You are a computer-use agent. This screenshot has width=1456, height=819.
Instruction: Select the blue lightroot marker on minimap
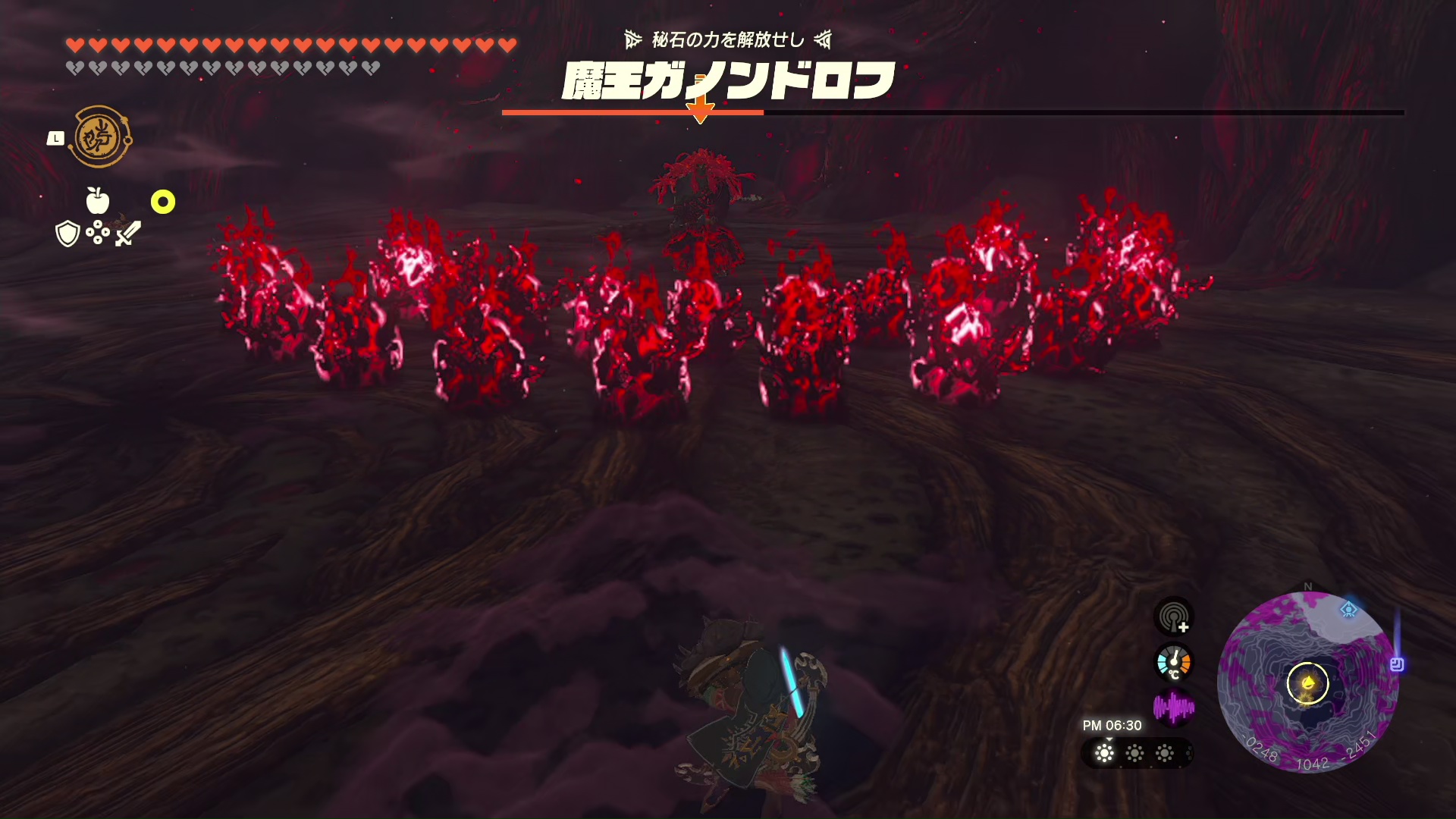(1348, 609)
